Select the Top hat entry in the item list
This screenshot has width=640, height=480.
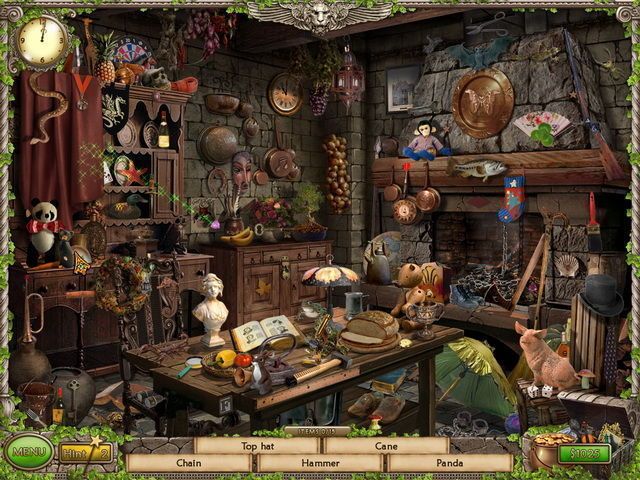(256, 445)
